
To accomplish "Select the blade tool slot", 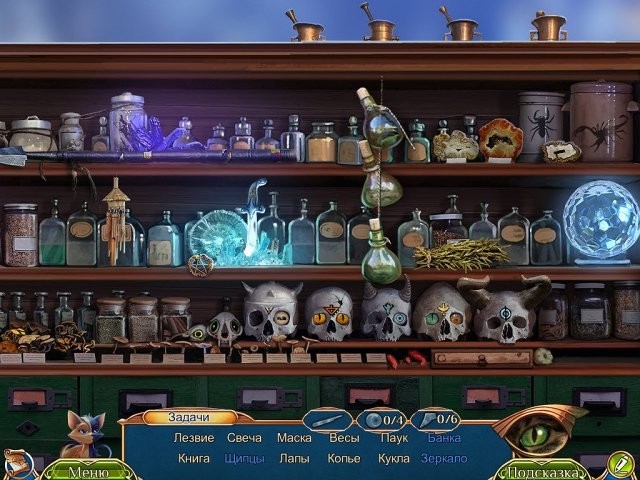I will coord(327,420).
